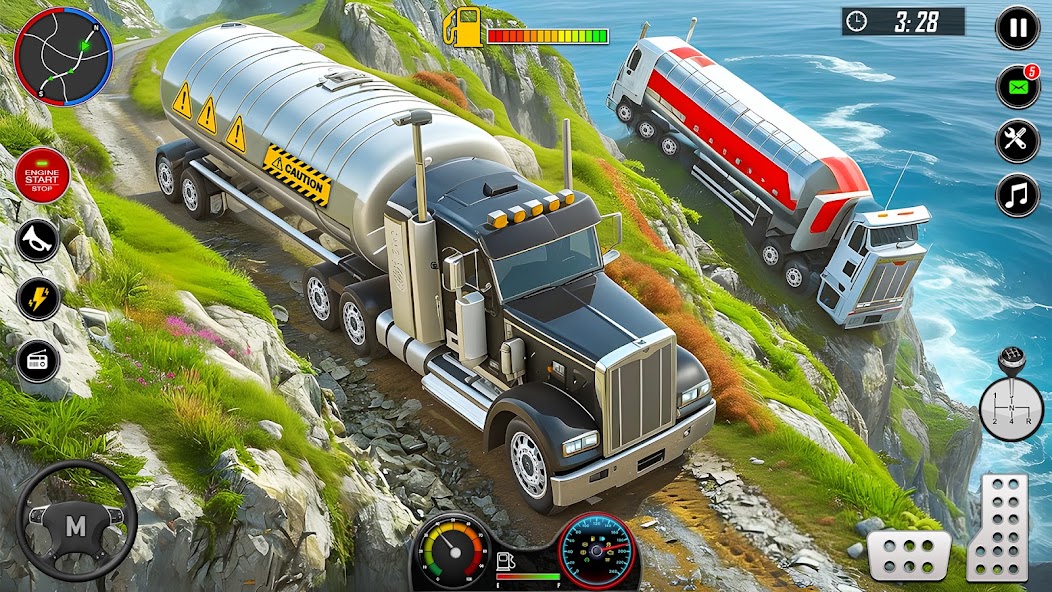Activate the lightning bolt button

37,299
